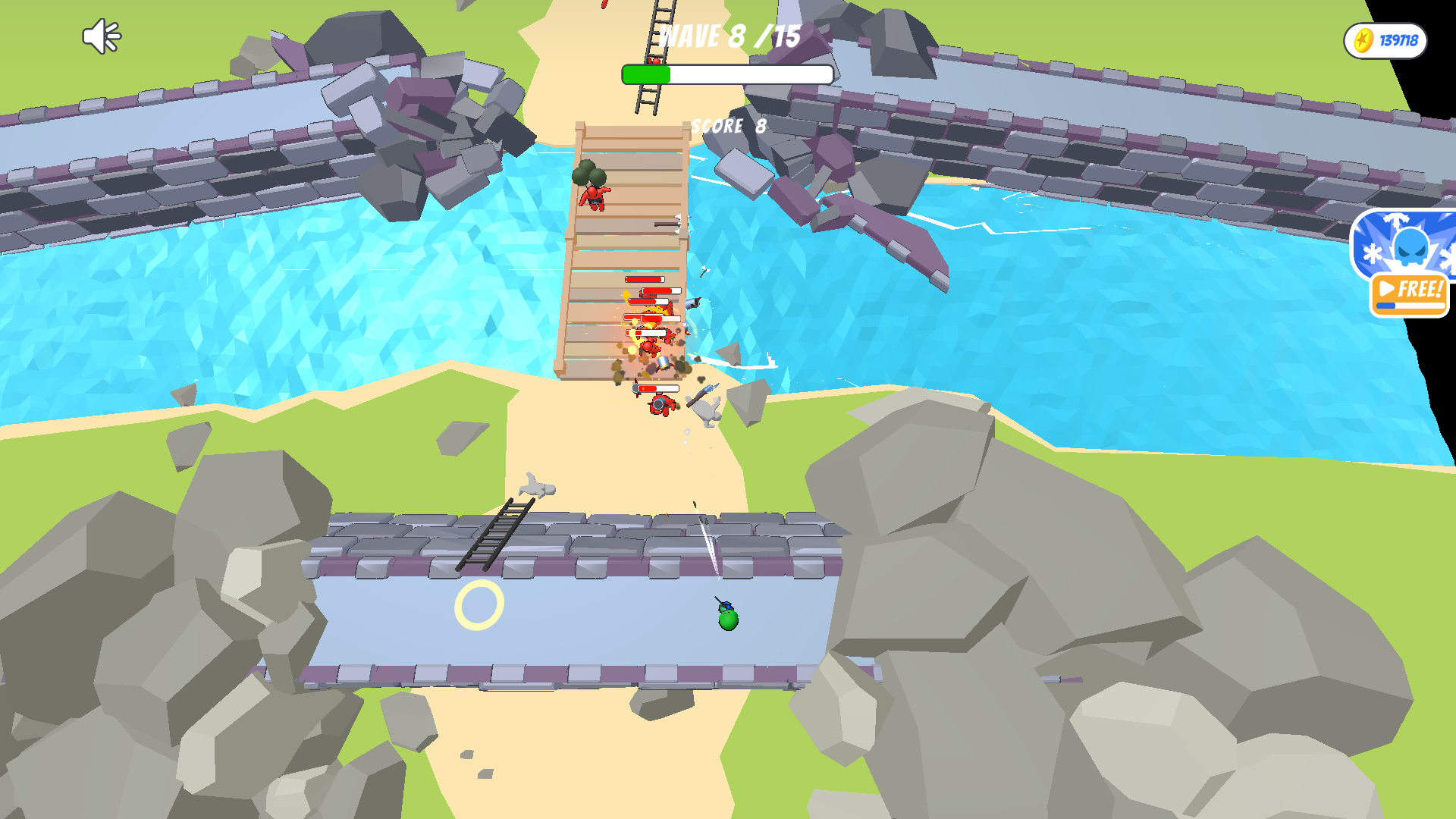Tap the WAVE 8/15 label
This screenshot has height=819, width=1456.
(x=730, y=34)
